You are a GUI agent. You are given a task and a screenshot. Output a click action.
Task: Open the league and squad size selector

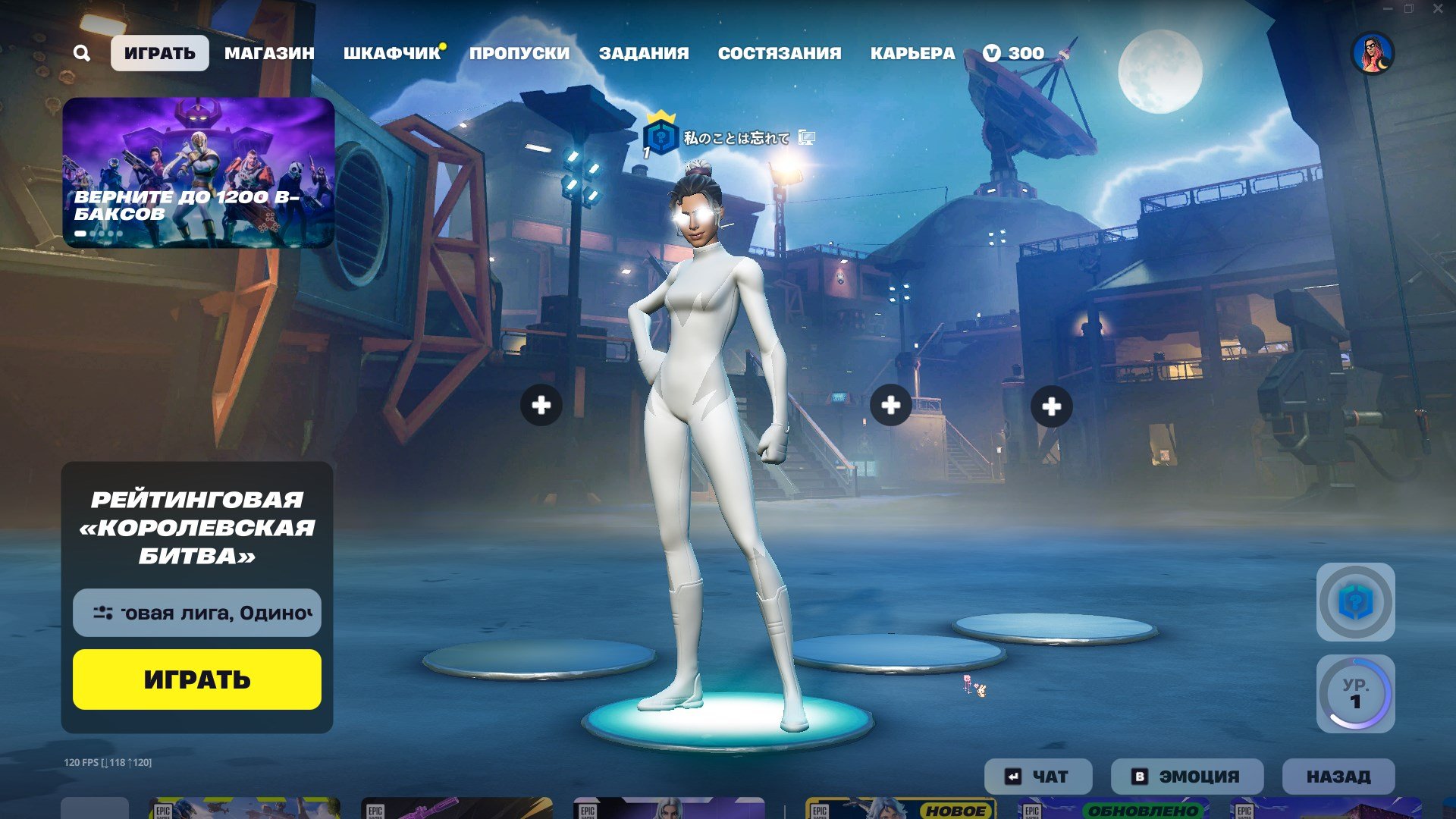[196, 613]
